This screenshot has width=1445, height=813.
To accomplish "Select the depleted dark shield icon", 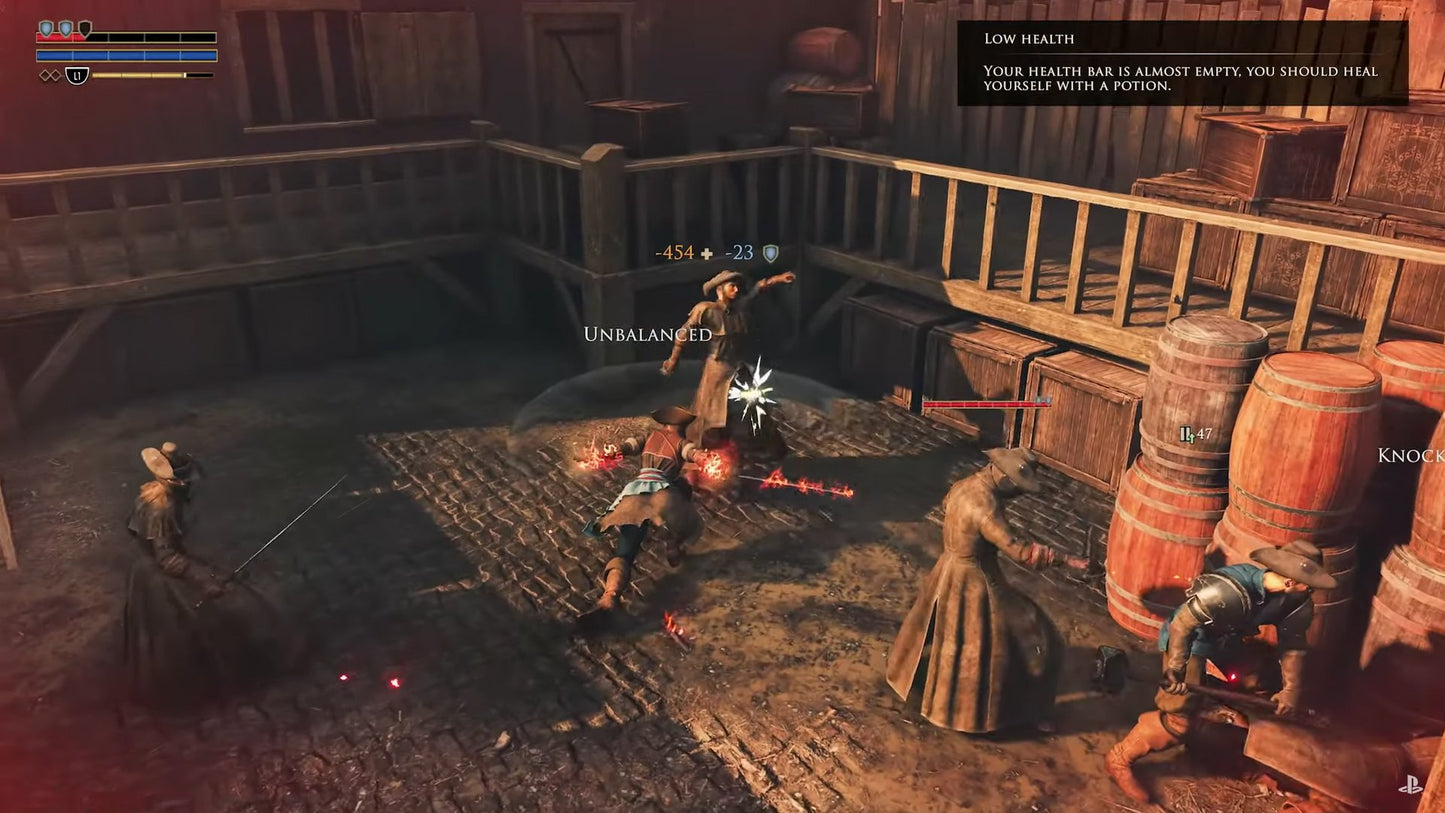I will point(86,27).
